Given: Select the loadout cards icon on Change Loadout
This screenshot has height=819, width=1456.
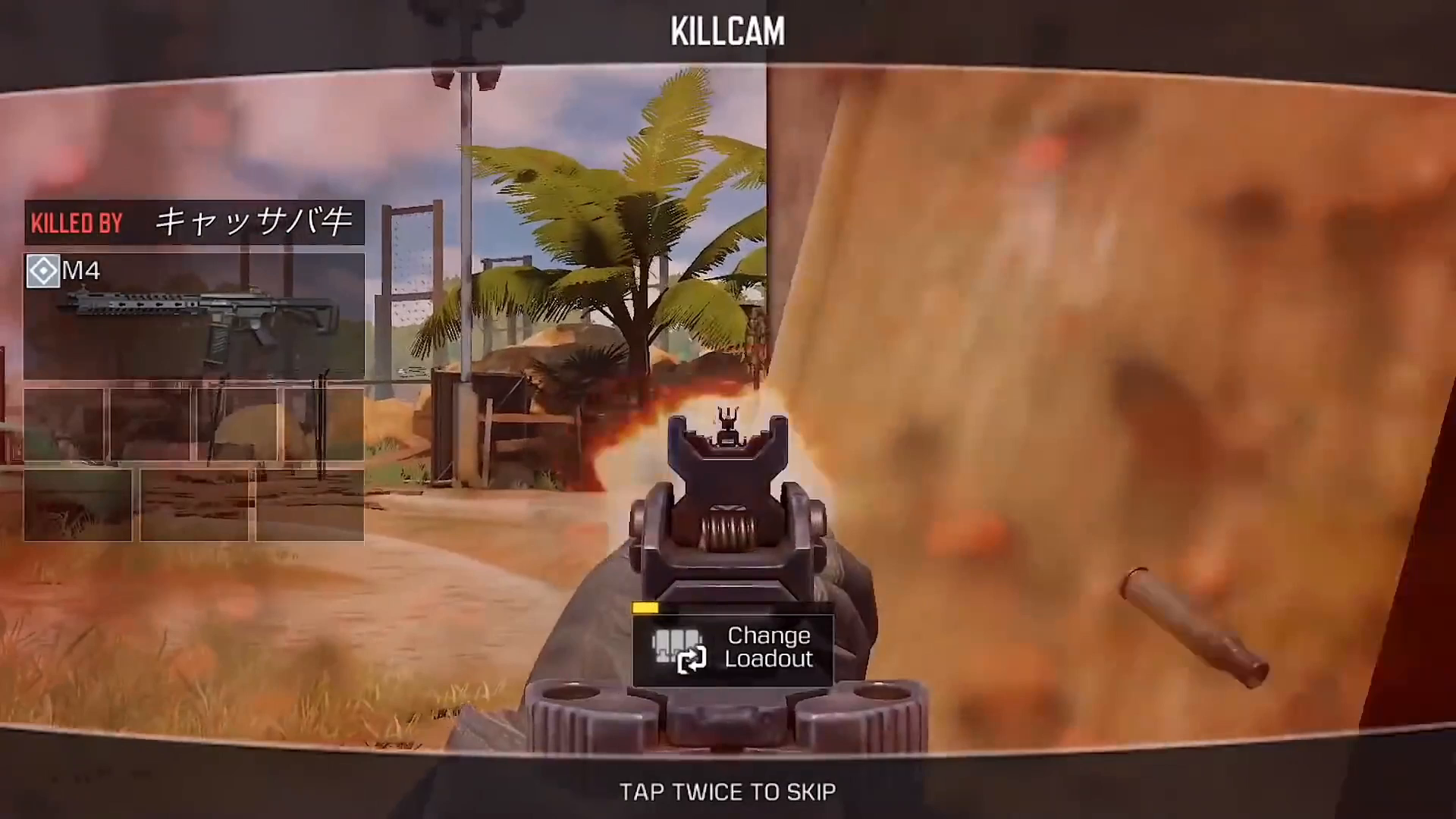Looking at the screenshot, I should (x=677, y=643).
